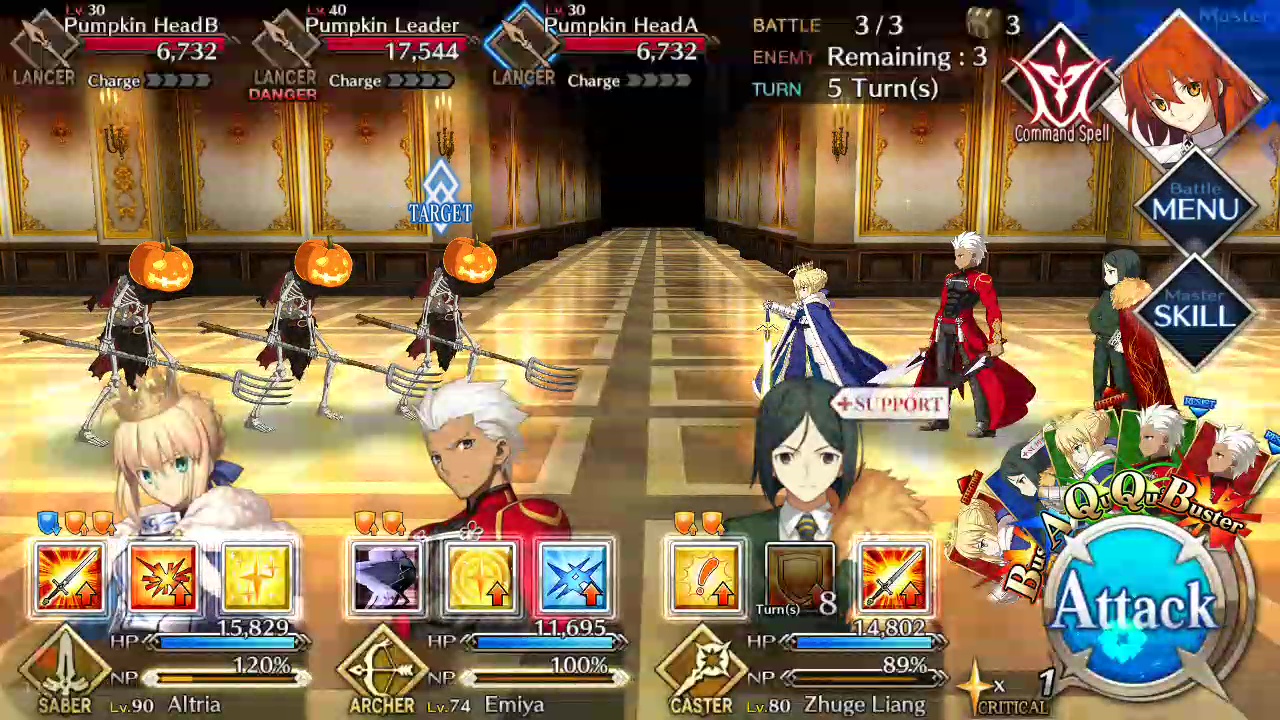This screenshot has height=720, width=1280.
Task: Use Emiya's blue crossed-arrows skill
Action: 575,578
